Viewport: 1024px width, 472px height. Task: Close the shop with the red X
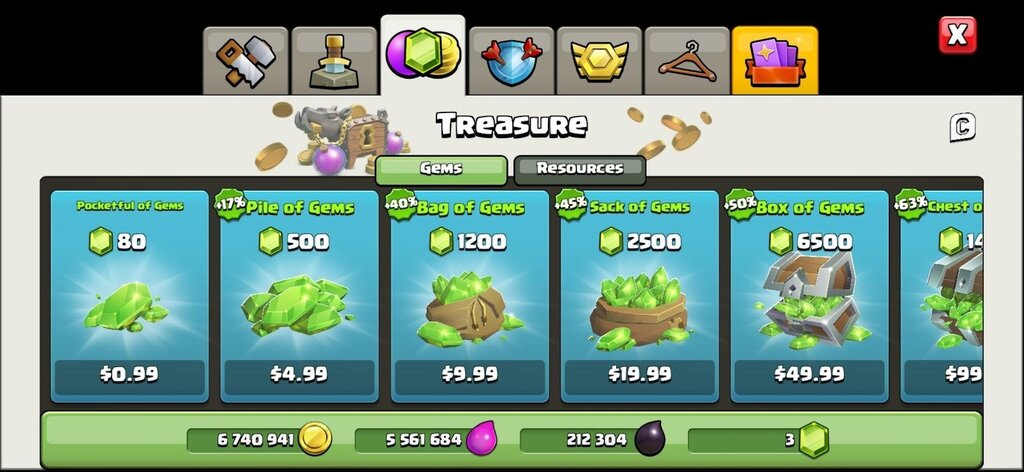(957, 36)
